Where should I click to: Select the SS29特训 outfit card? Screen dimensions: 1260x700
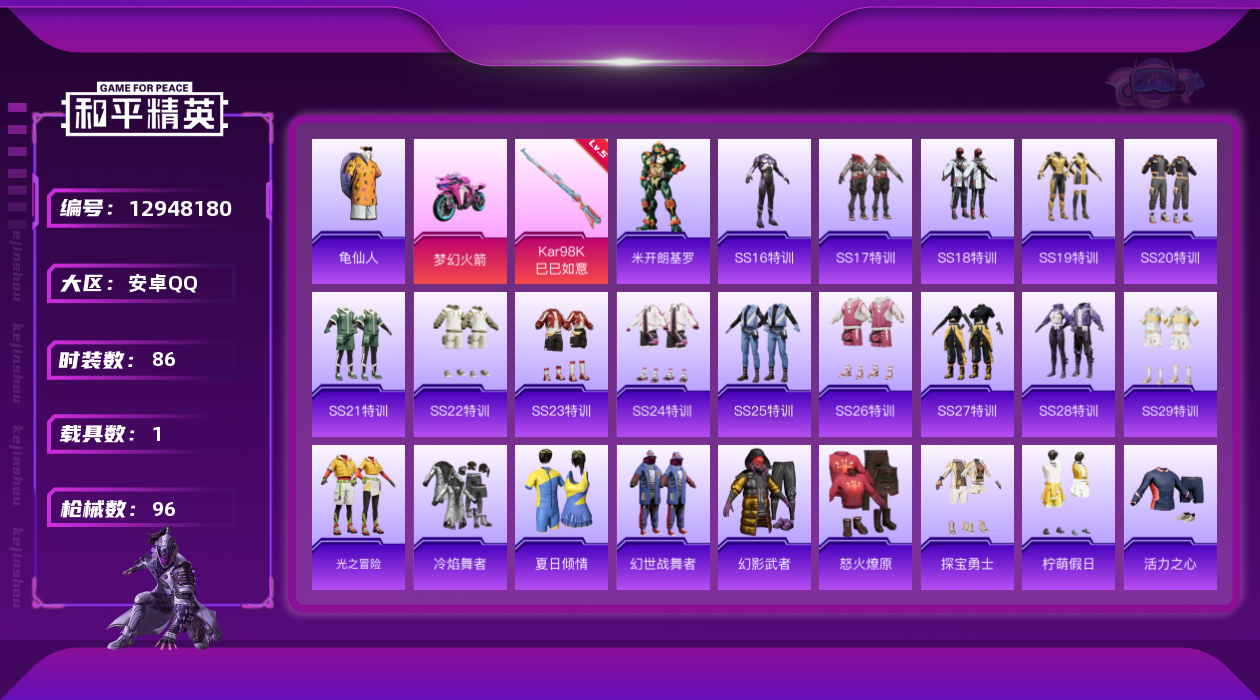1170,364
